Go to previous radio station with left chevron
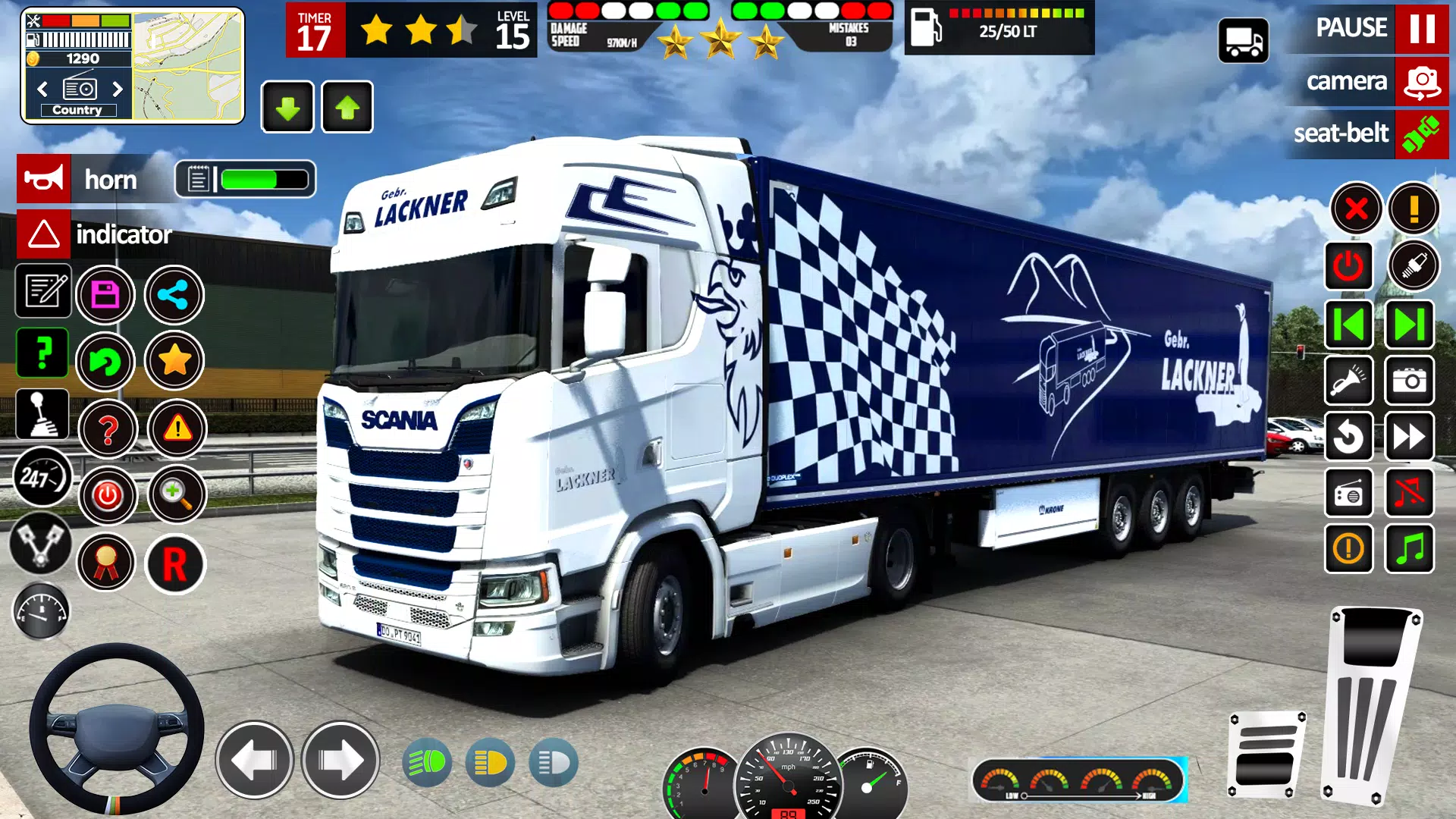 click(42, 89)
